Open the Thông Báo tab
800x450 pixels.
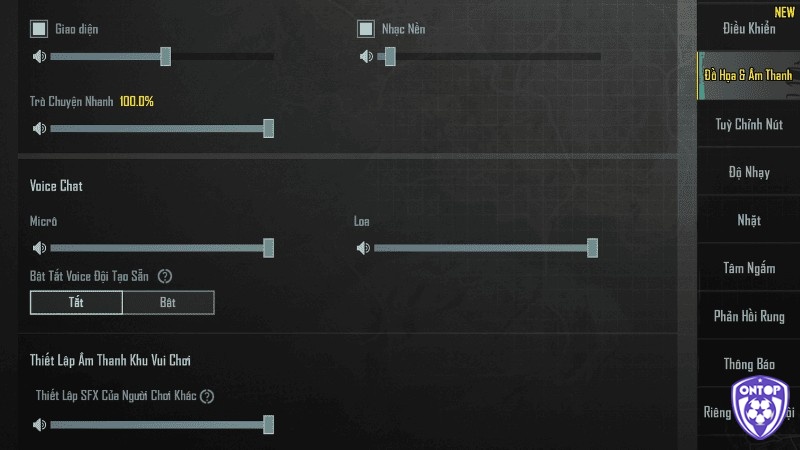tap(749, 364)
